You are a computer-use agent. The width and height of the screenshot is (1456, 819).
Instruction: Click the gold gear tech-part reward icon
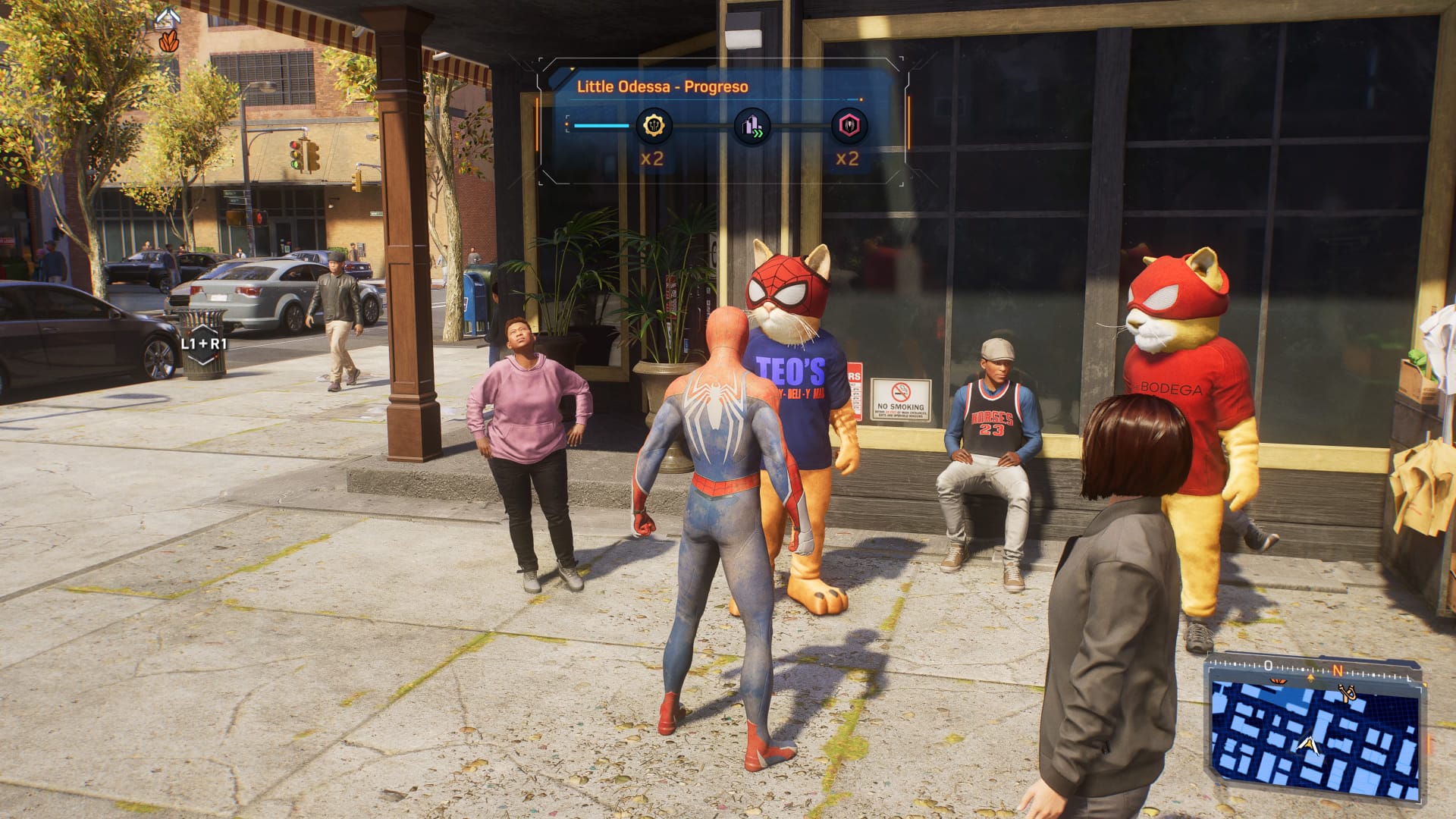[x=653, y=125]
